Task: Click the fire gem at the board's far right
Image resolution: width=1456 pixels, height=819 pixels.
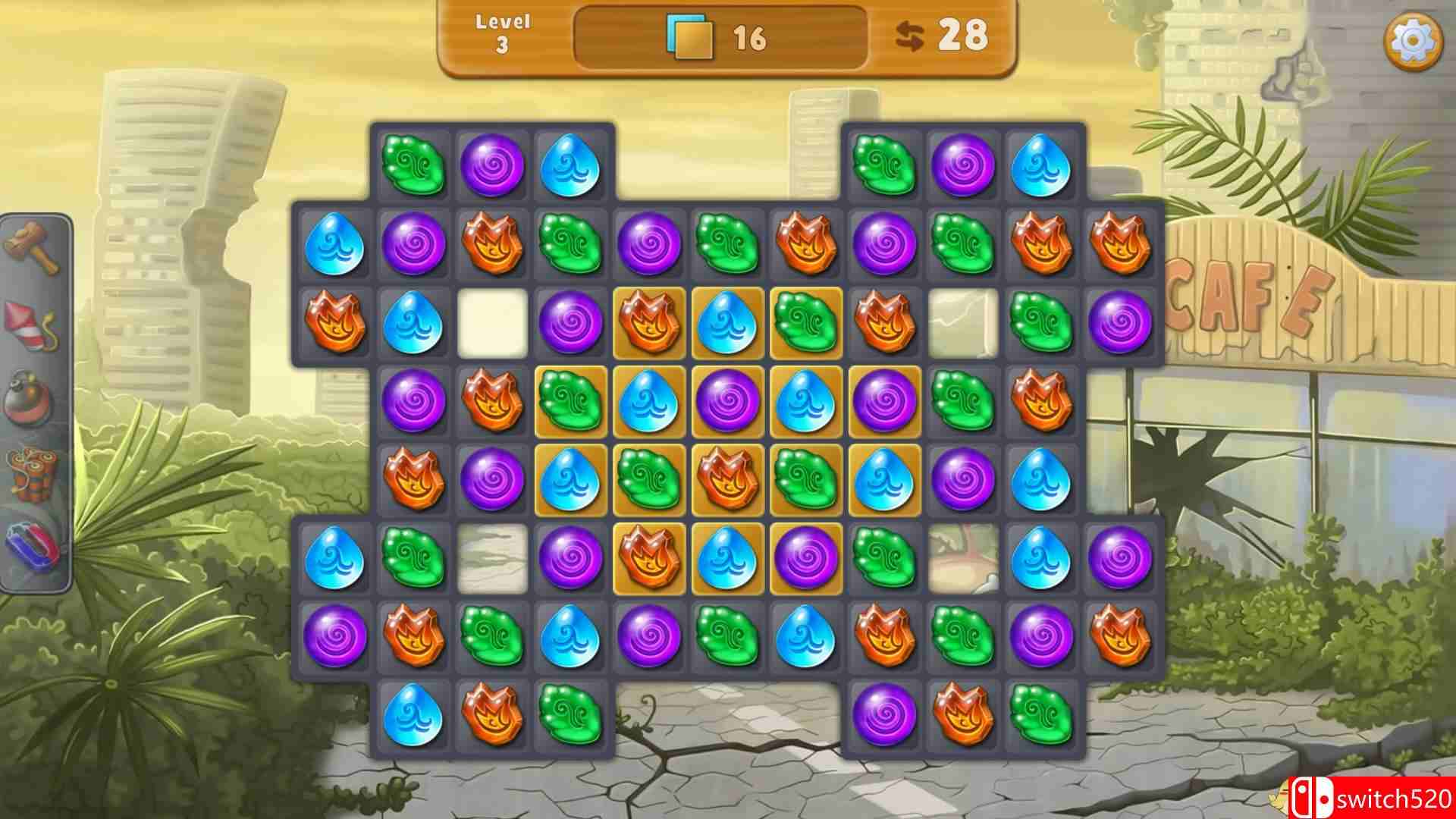Action: (x=1120, y=244)
